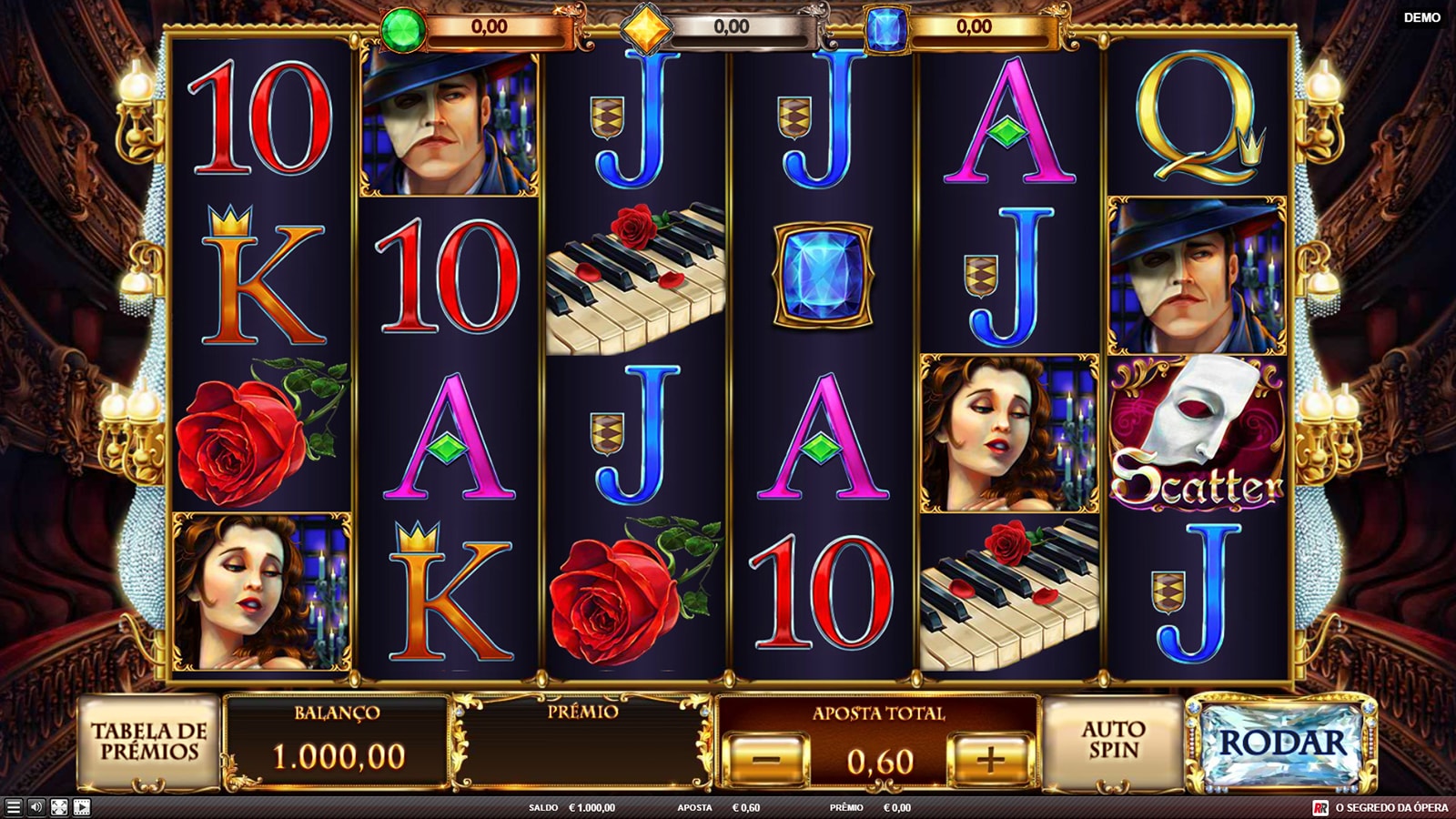Toggle sound with the speaker icon
1456x819 pixels.
point(36,807)
